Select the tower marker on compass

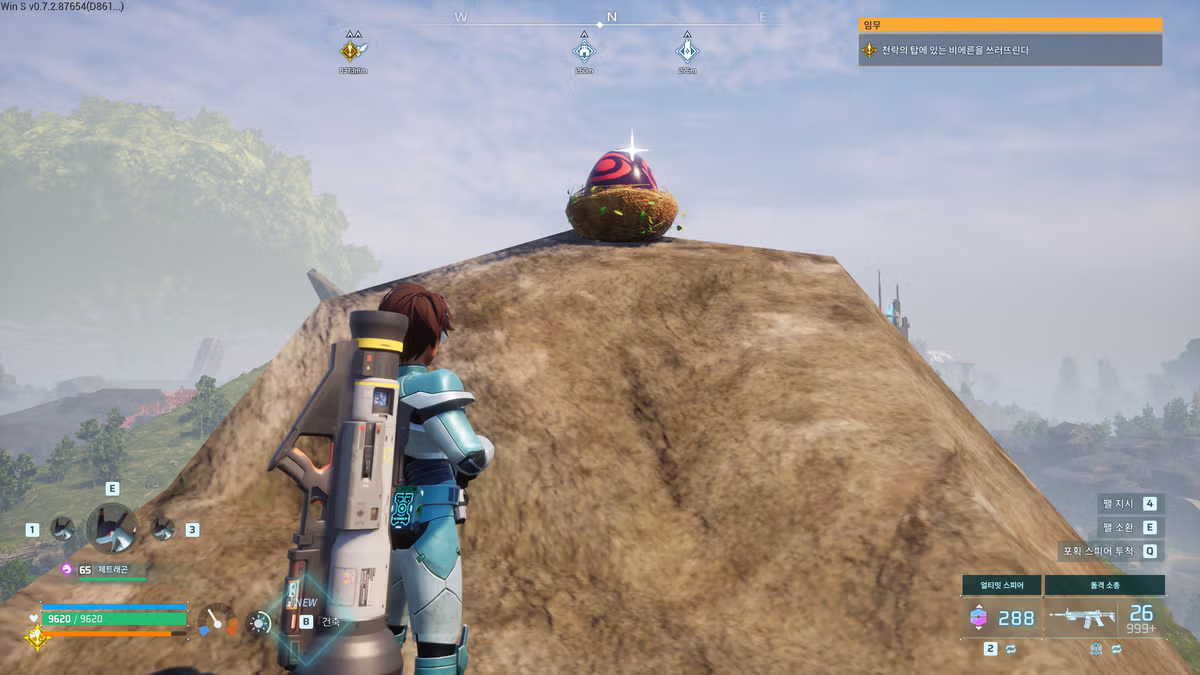(687, 50)
